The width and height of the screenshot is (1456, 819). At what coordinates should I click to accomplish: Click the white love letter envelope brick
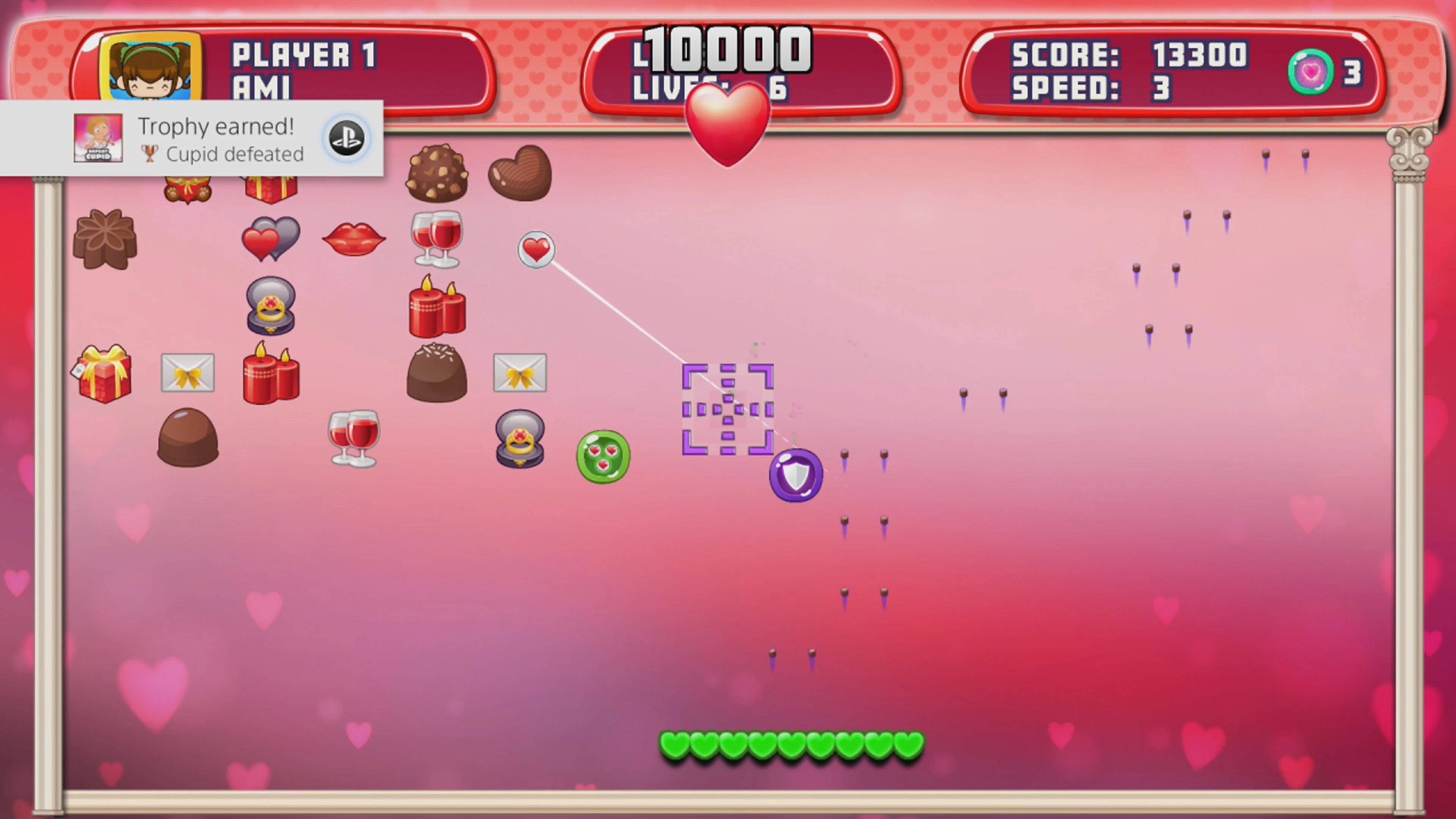187,373
